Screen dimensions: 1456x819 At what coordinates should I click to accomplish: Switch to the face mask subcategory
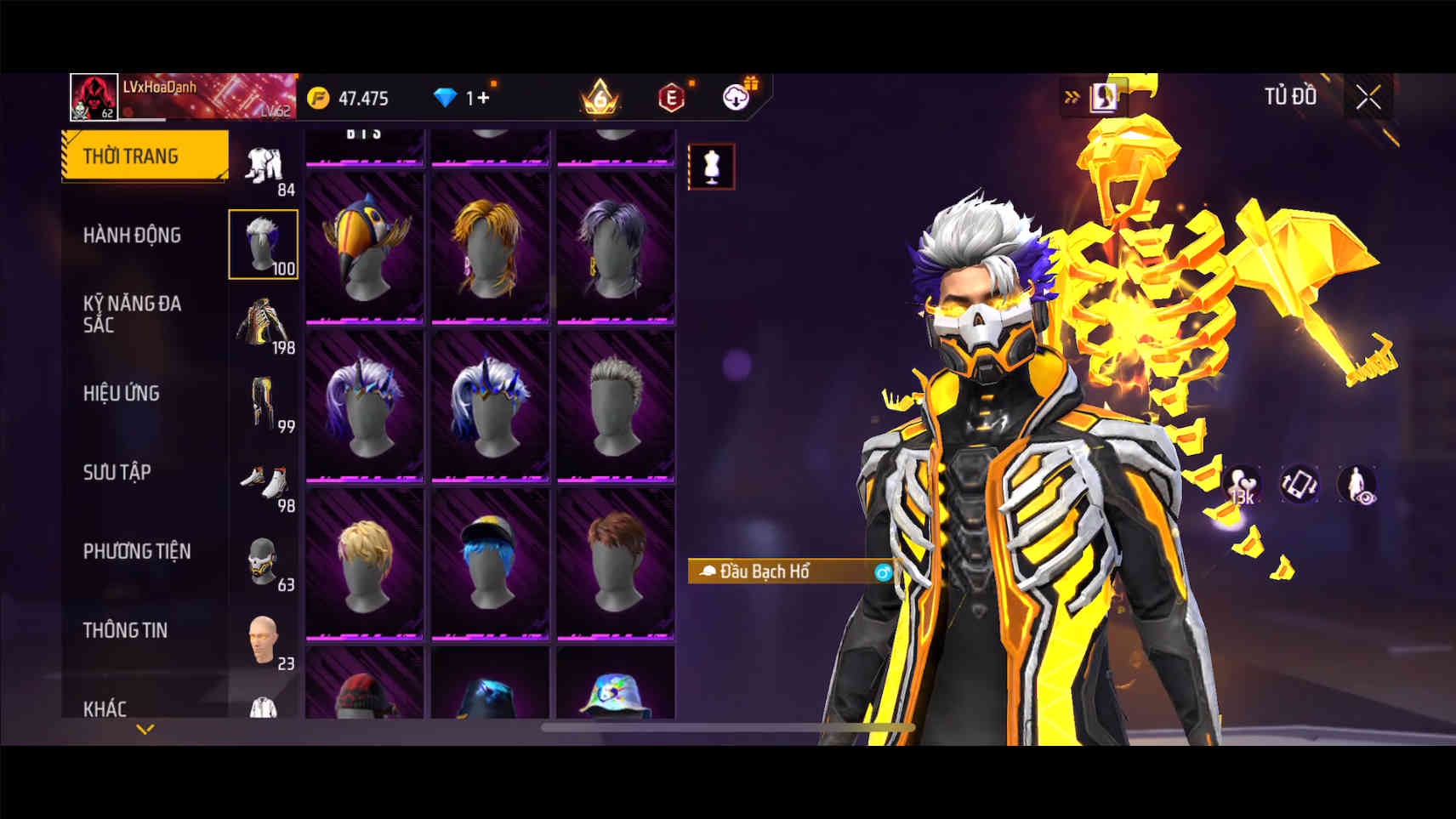[264, 562]
